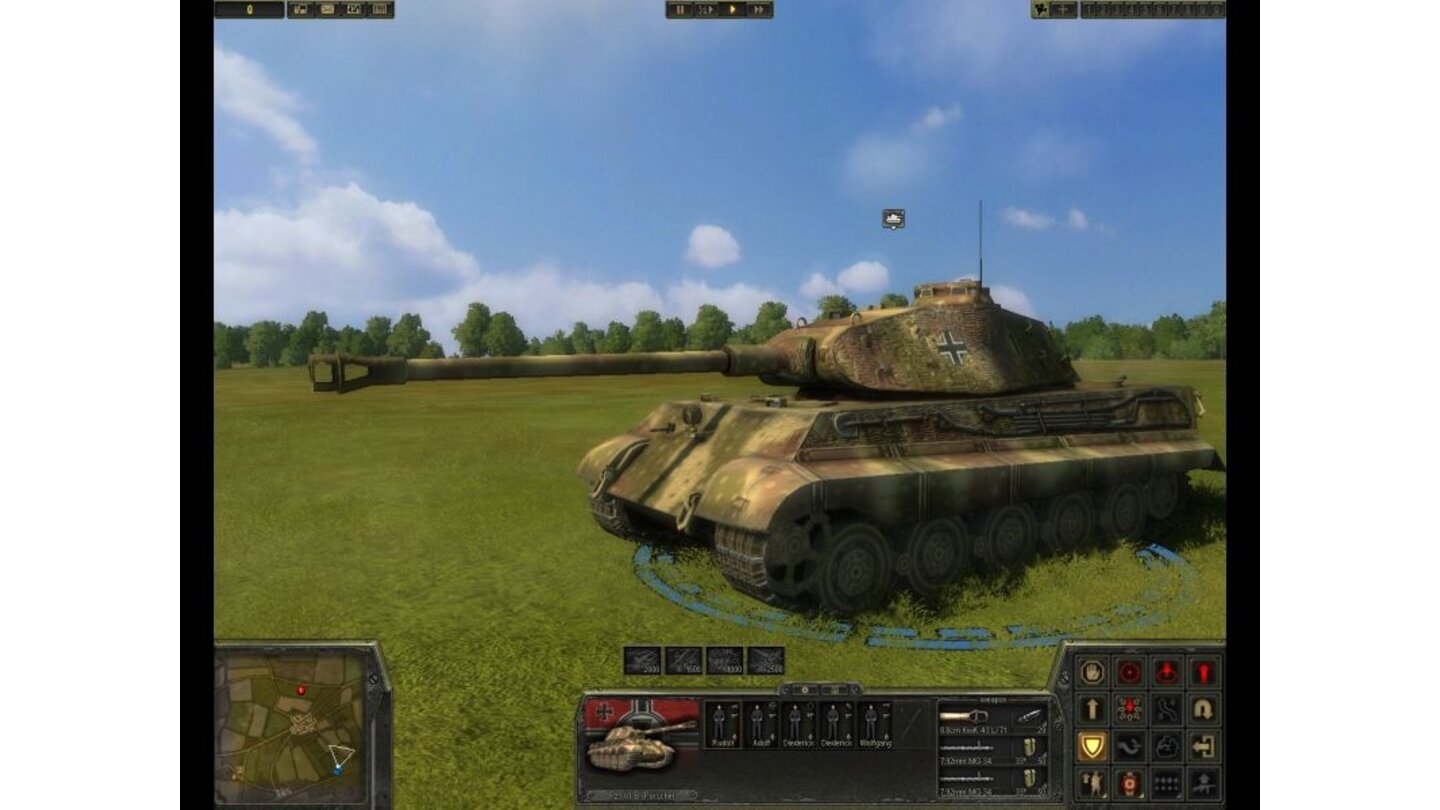This screenshot has height=810, width=1440.
Task: Select the hold position hand command
Action: click(1093, 672)
